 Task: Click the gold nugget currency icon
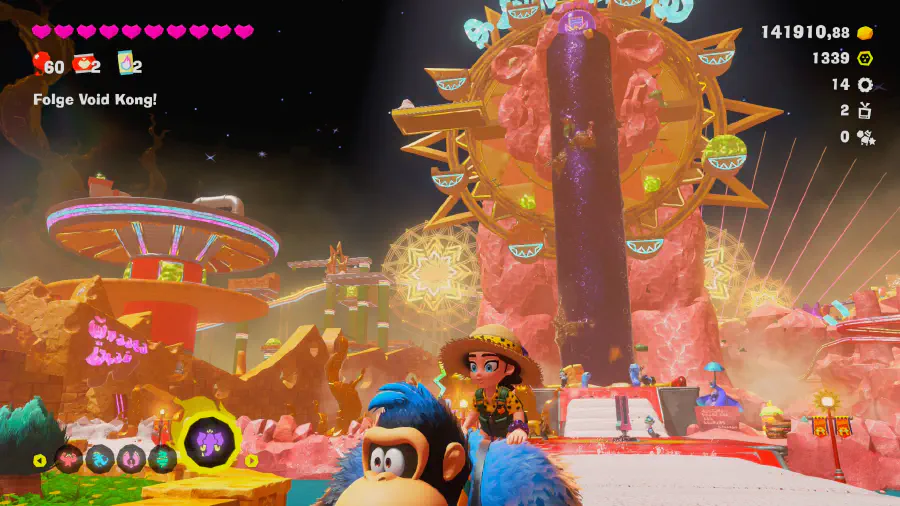pyautogui.click(x=865, y=32)
